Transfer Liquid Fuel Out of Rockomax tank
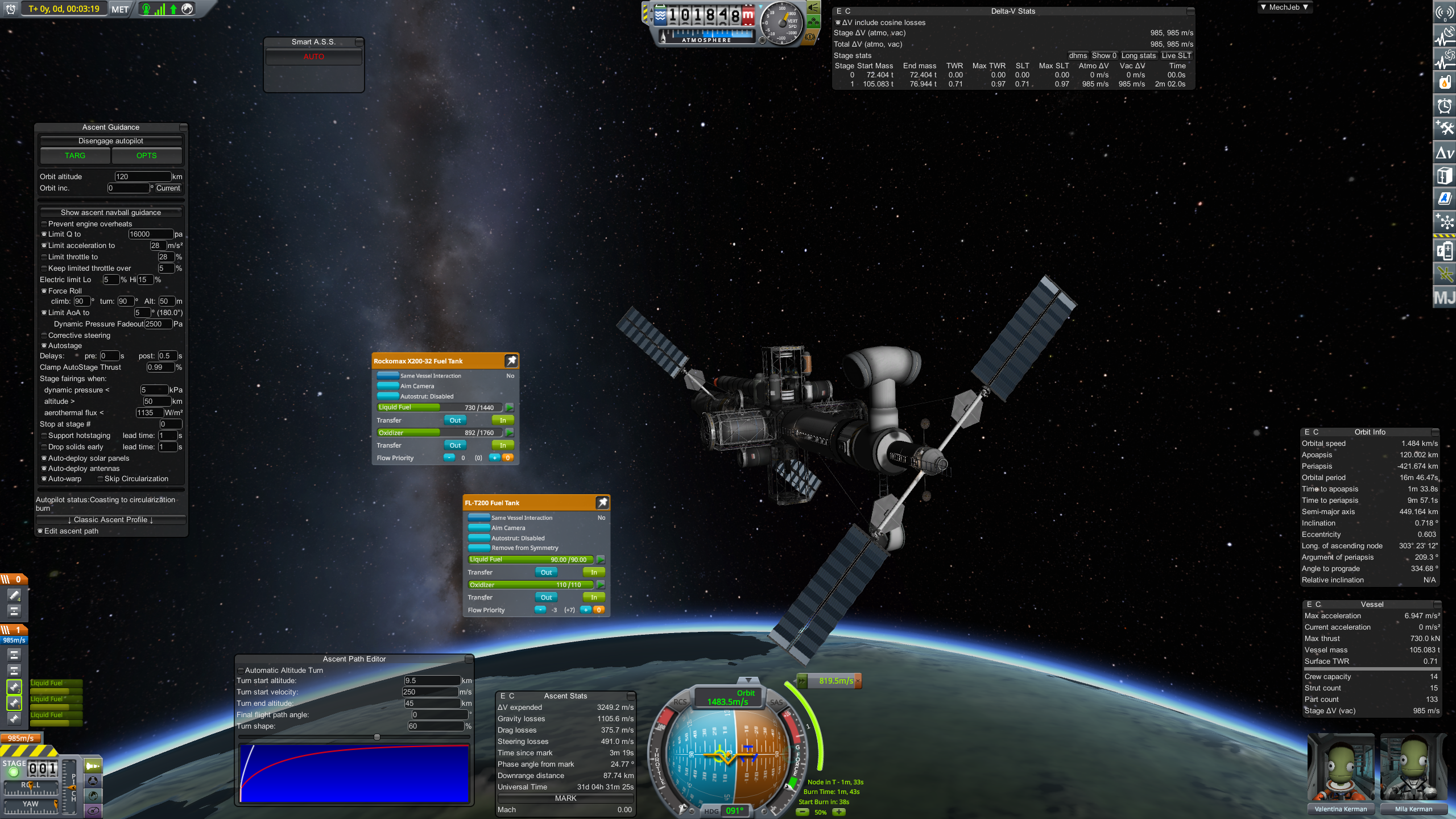Viewport: 1456px width, 819px height. click(x=455, y=420)
